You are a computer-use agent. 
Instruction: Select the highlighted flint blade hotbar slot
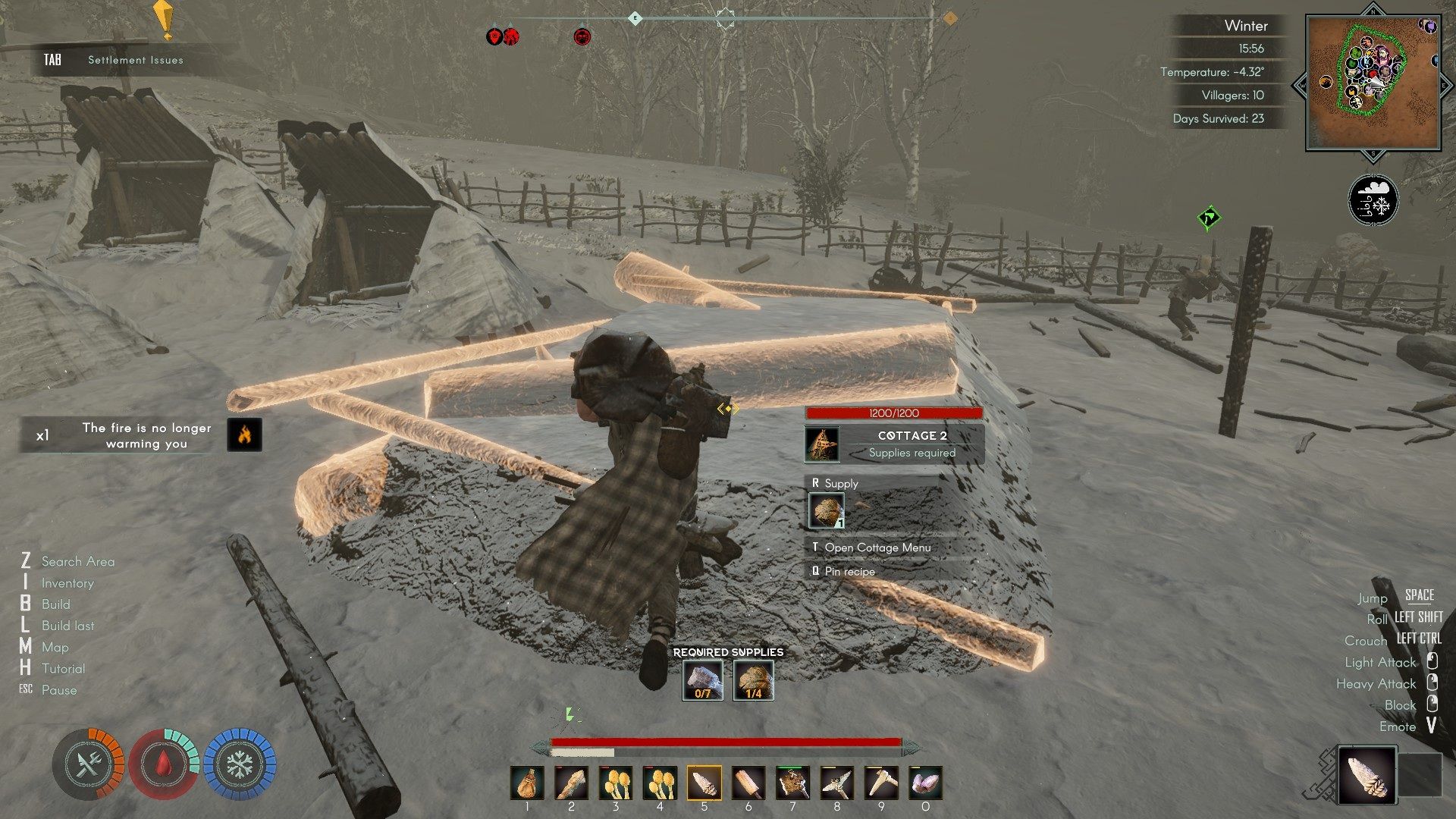704,783
